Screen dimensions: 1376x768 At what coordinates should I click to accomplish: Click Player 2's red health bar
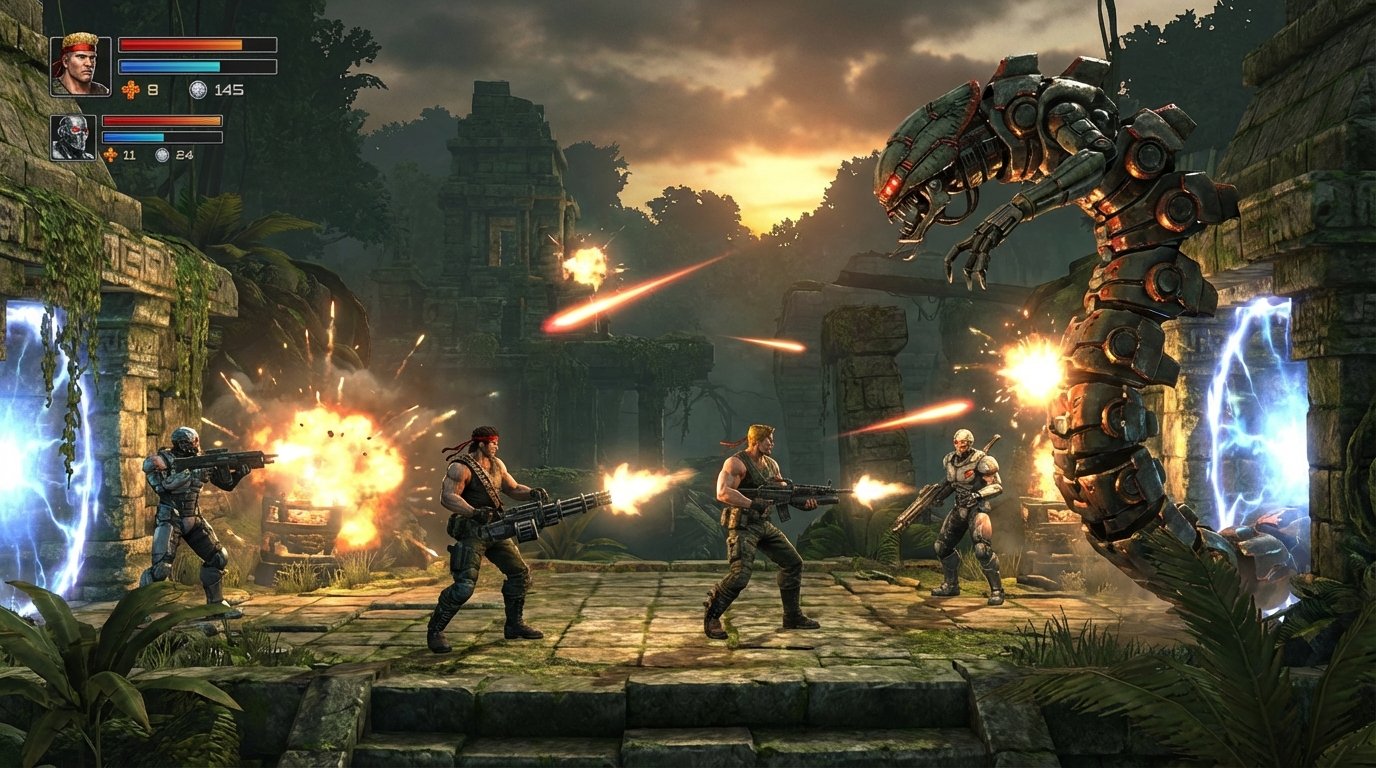point(162,121)
